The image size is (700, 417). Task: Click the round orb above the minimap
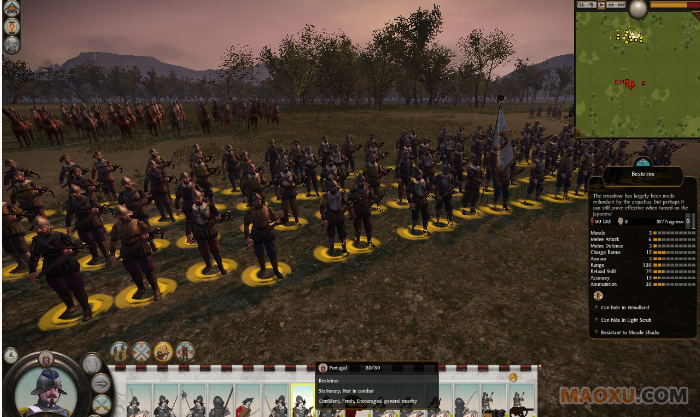(637, 9)
